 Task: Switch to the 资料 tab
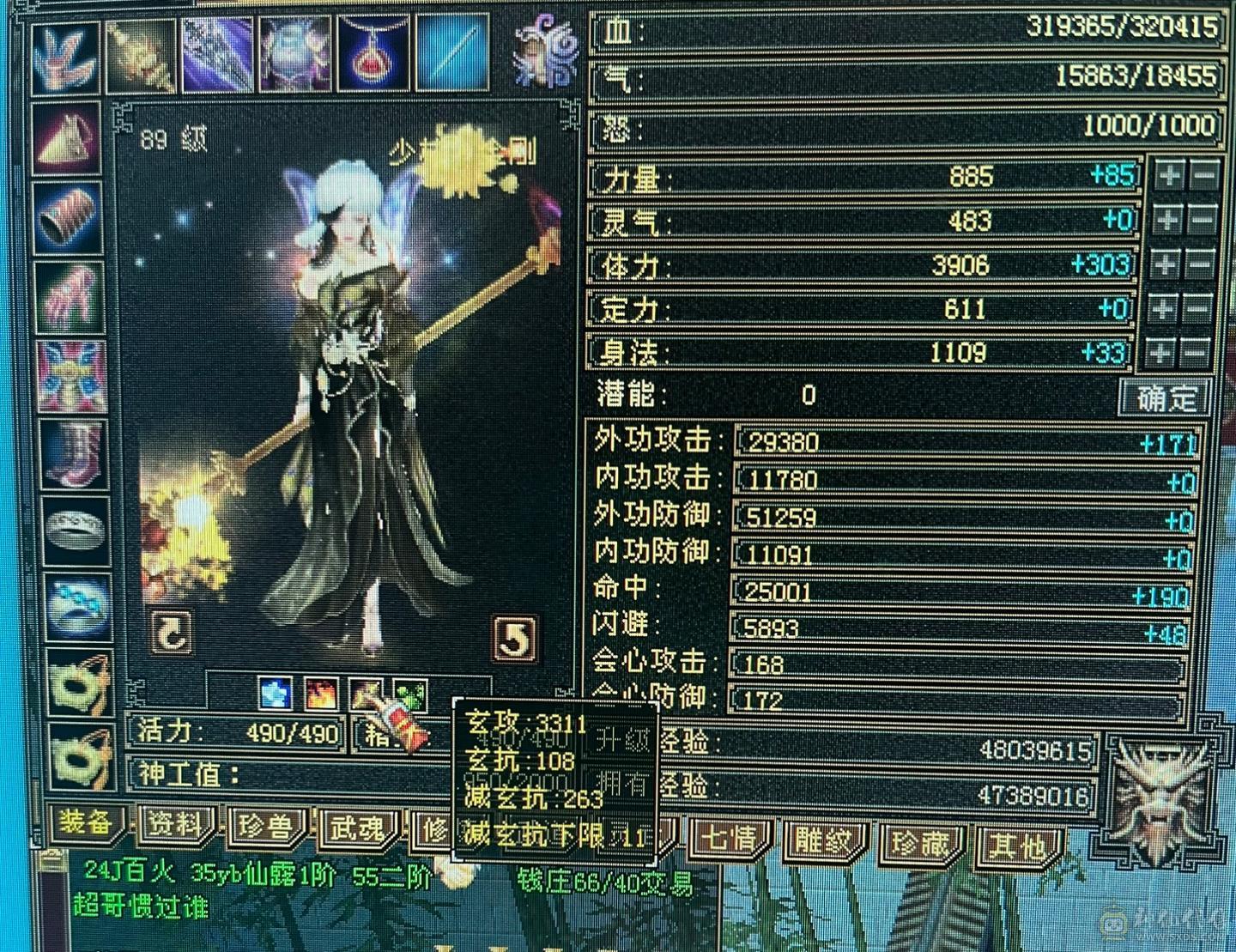pyautogui.click(x=173, y=826)
